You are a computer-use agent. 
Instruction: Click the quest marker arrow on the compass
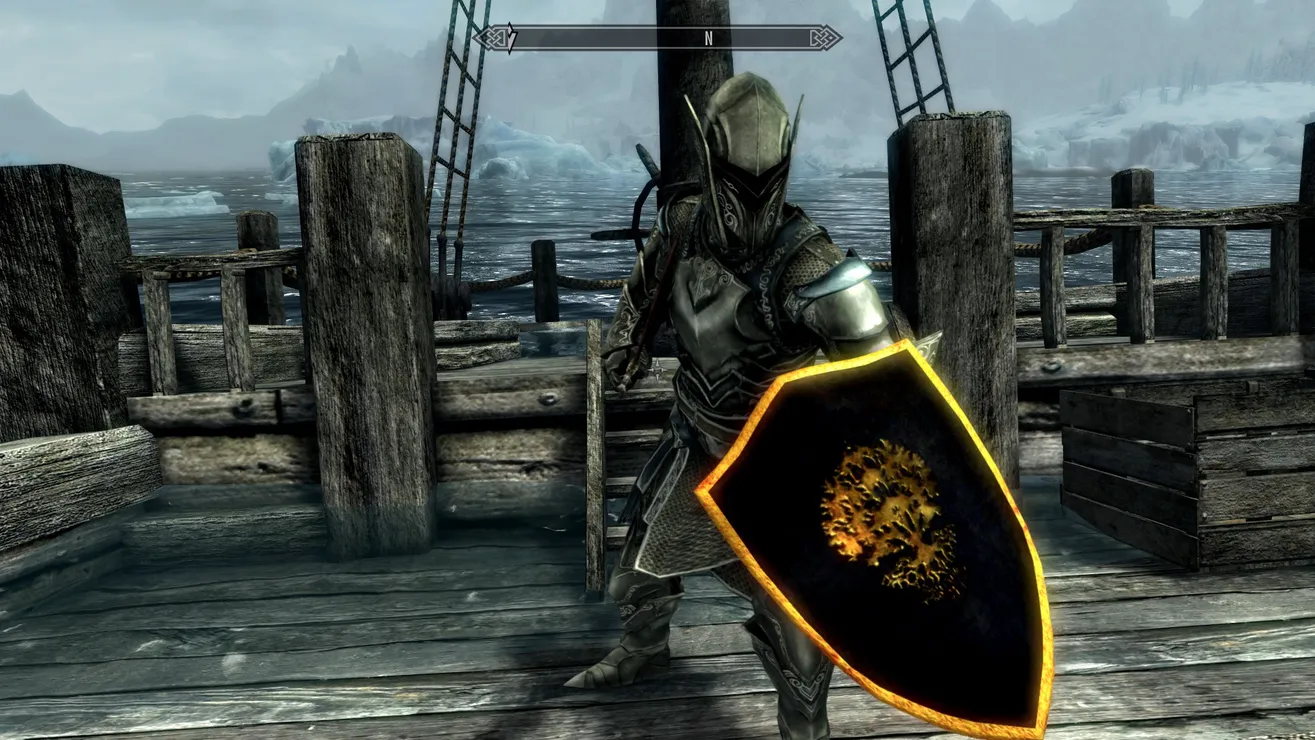pyautogui.click(x=511, y=39)
